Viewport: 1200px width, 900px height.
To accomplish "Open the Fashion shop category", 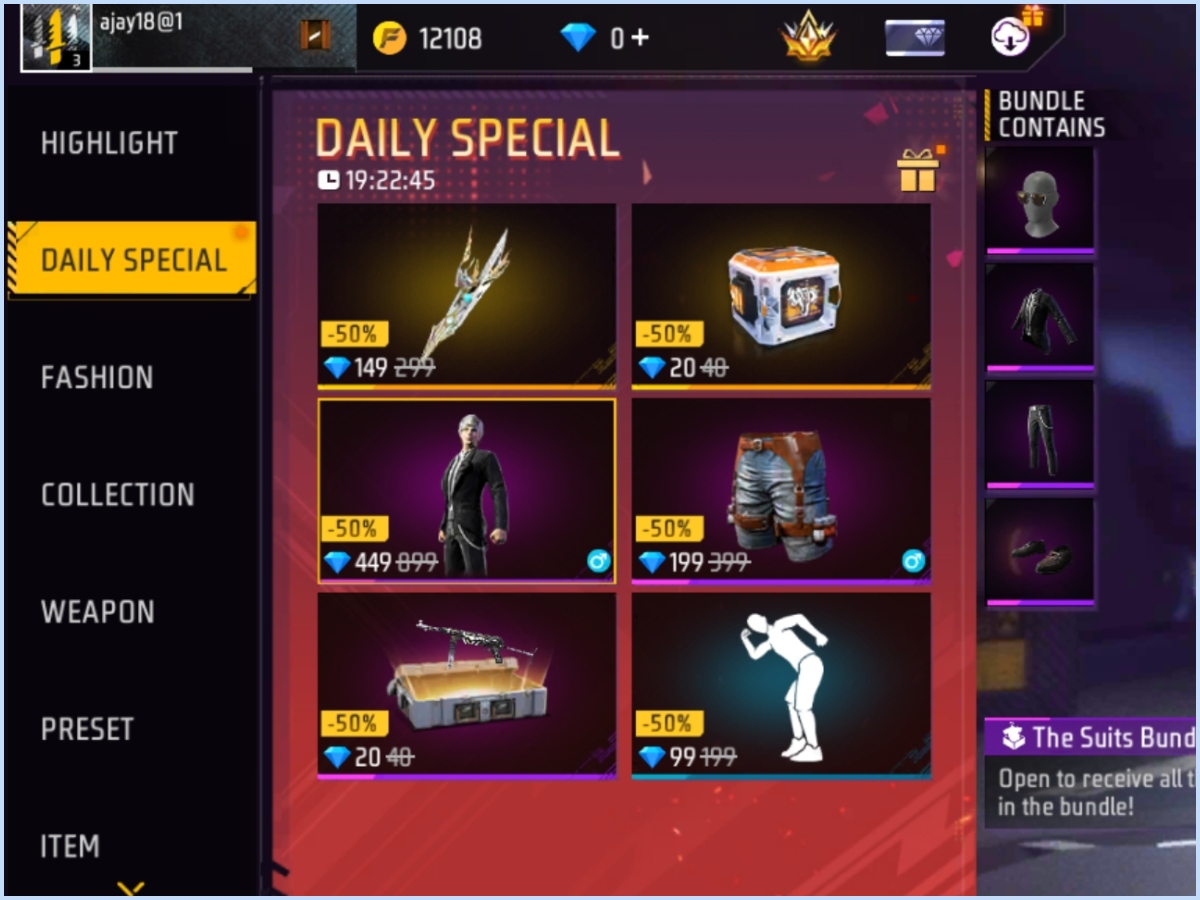I will tap(97, 377).
